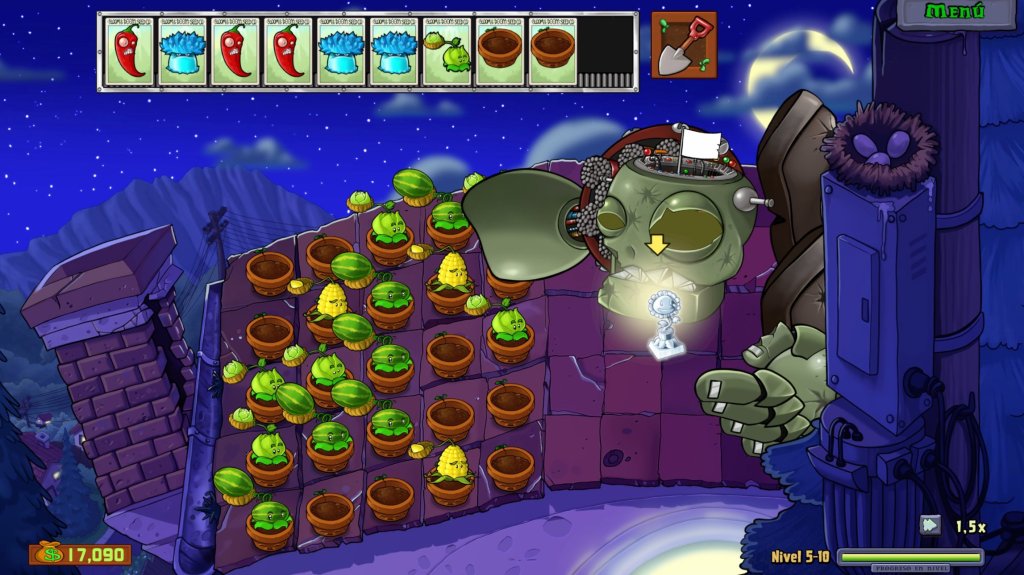Pick up the shovel tool
The image size is (1024, 575).
point(684,45)
